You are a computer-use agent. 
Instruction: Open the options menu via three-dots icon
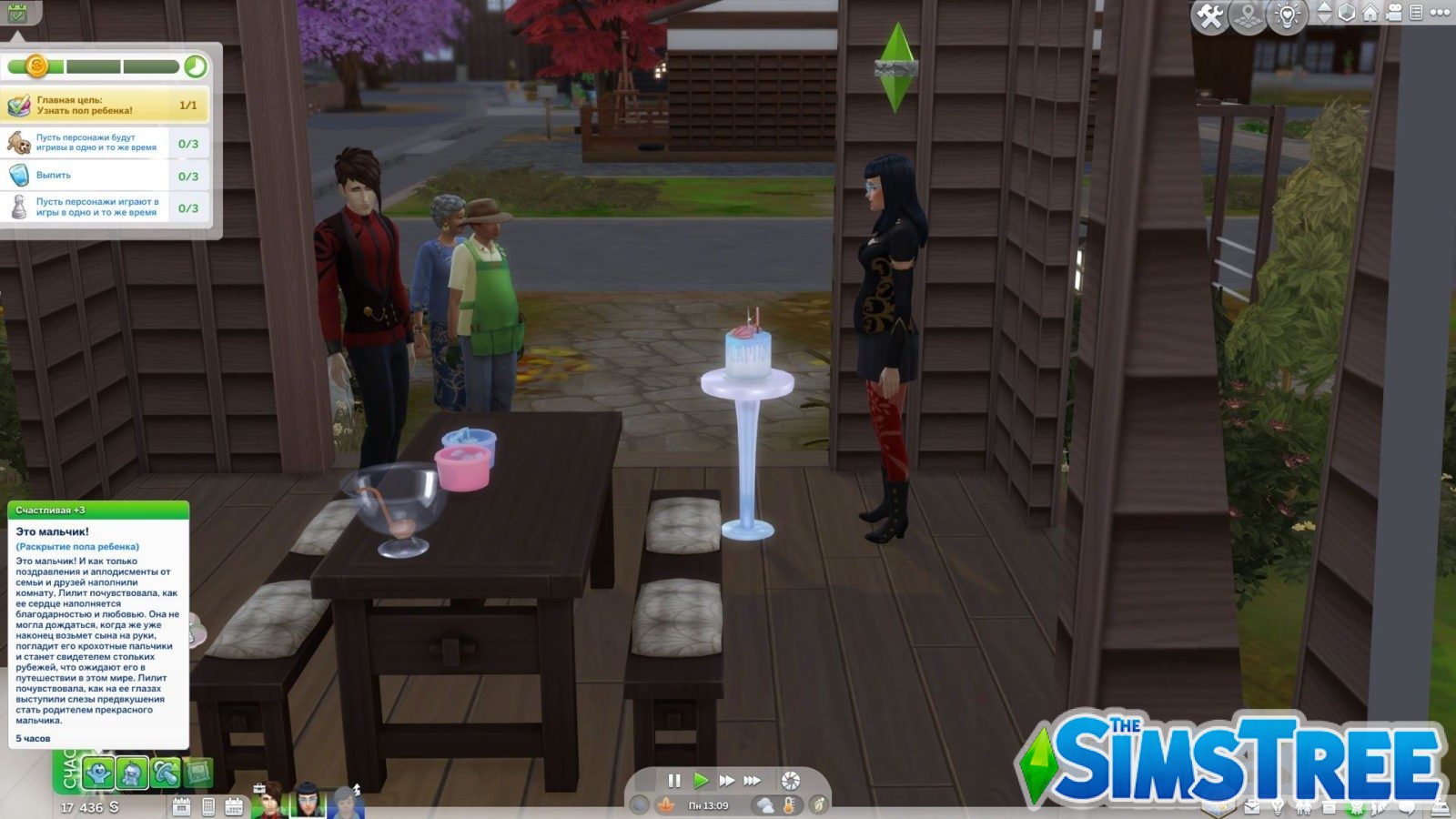(1439, 14)
